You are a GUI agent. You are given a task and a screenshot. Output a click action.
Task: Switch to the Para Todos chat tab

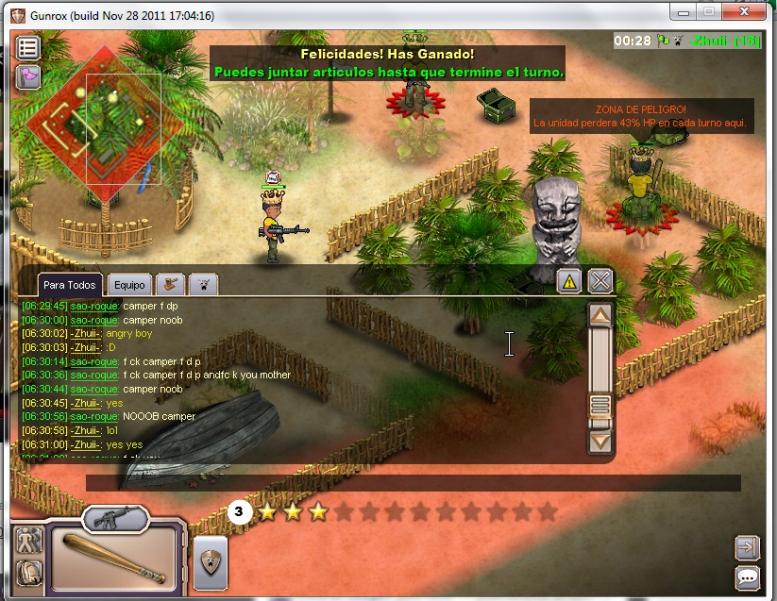[x=69, y=285]
